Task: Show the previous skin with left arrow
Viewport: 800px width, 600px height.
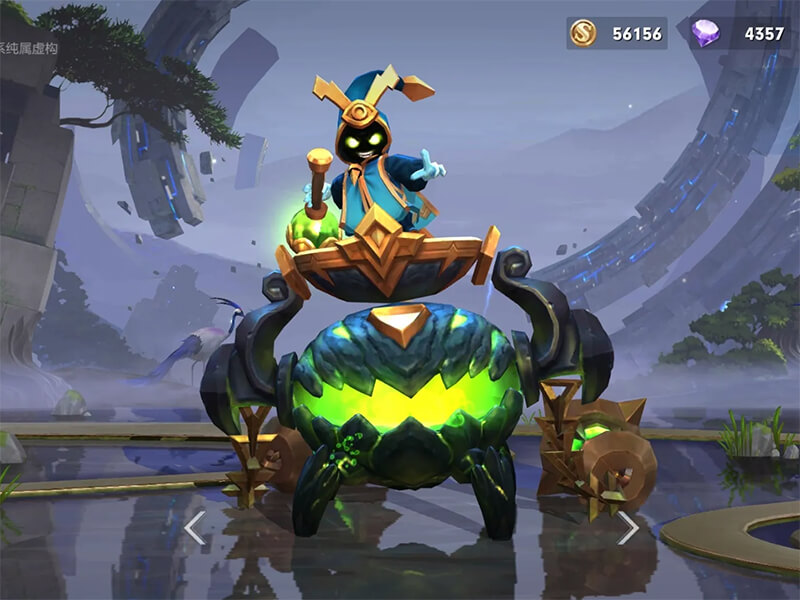Action: click(x=195, y=527)
